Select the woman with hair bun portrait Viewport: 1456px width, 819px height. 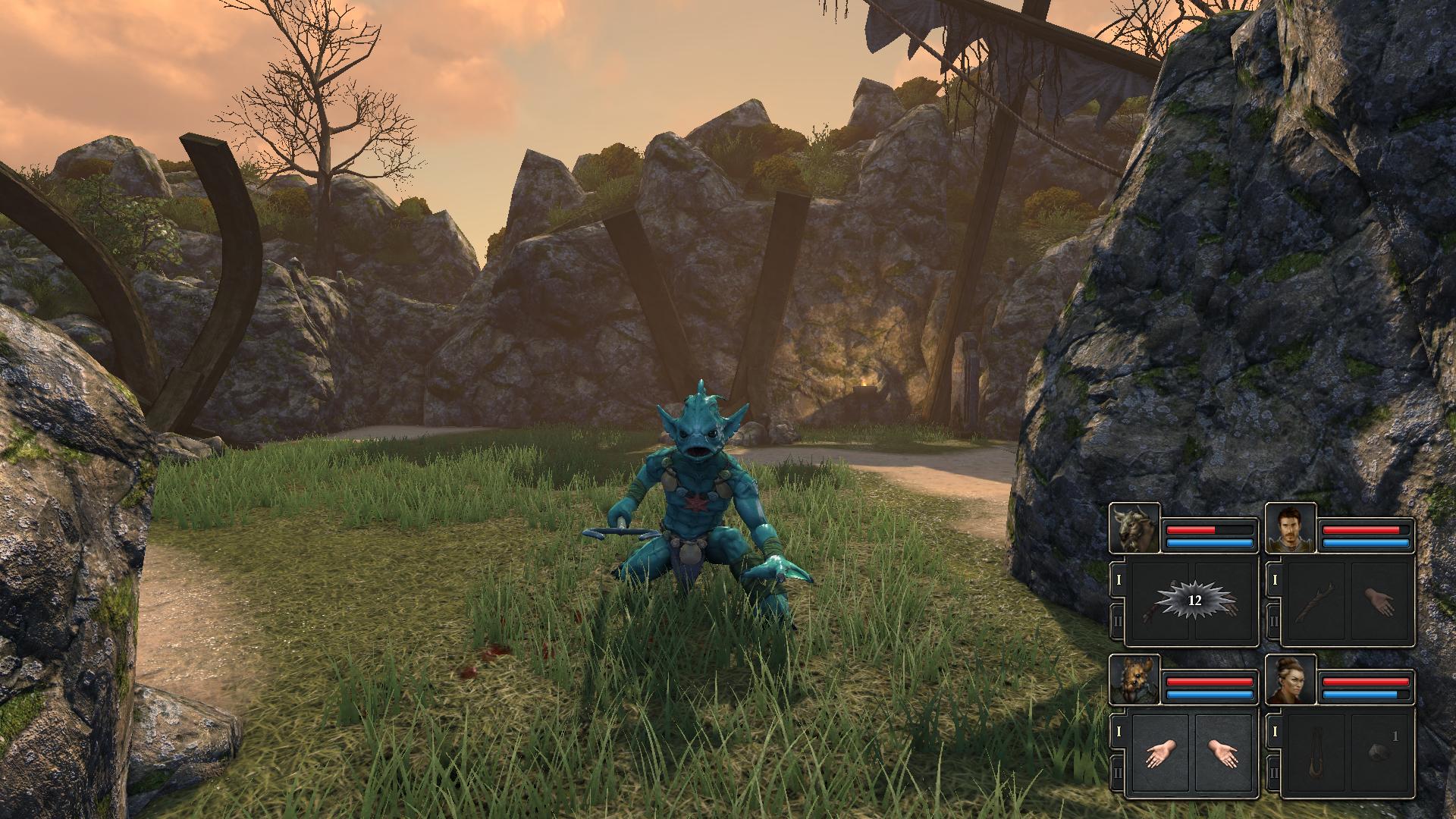point(1291,680)
